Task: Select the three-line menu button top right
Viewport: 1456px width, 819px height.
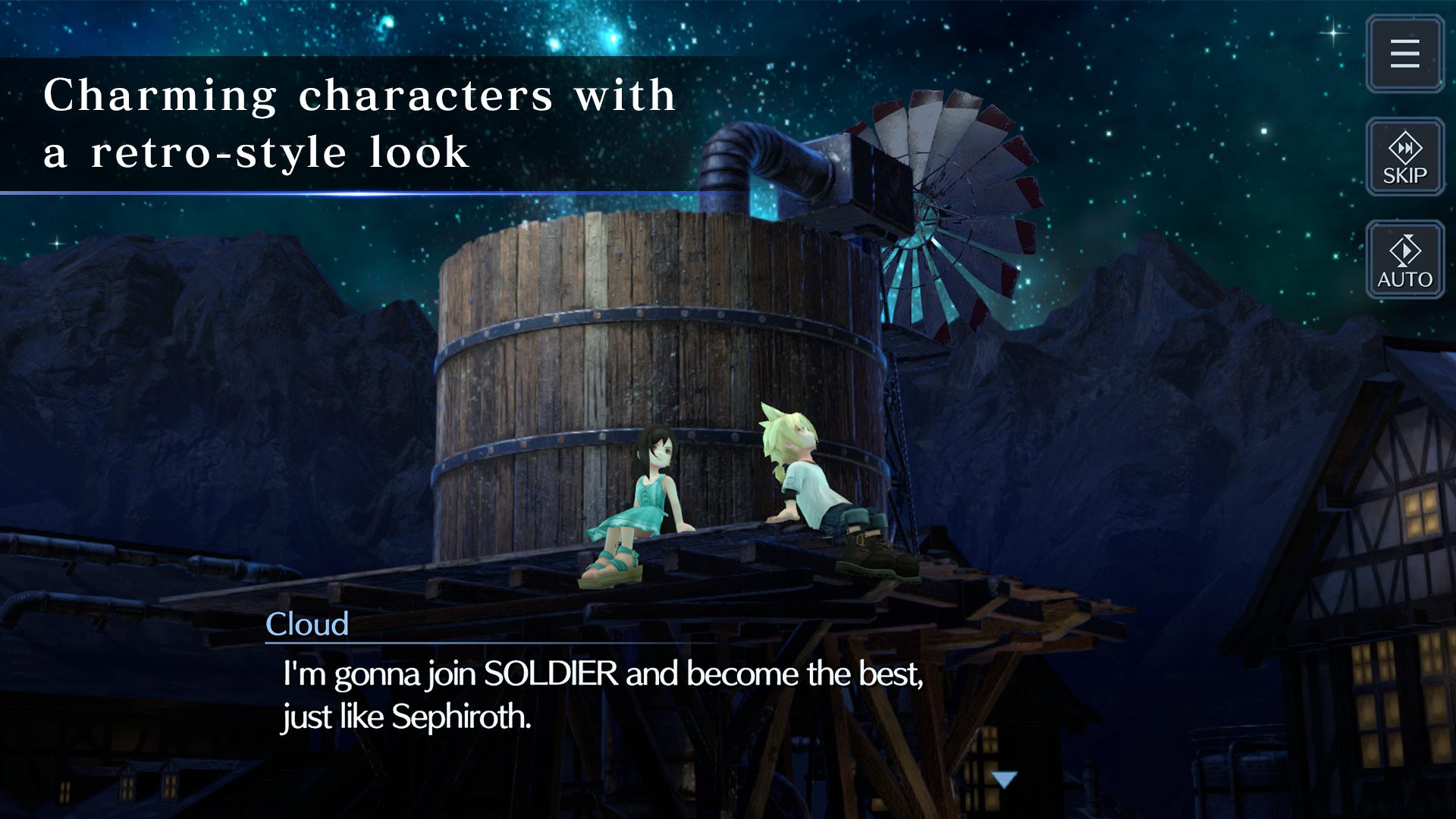Action: (x=1404, y=54)
